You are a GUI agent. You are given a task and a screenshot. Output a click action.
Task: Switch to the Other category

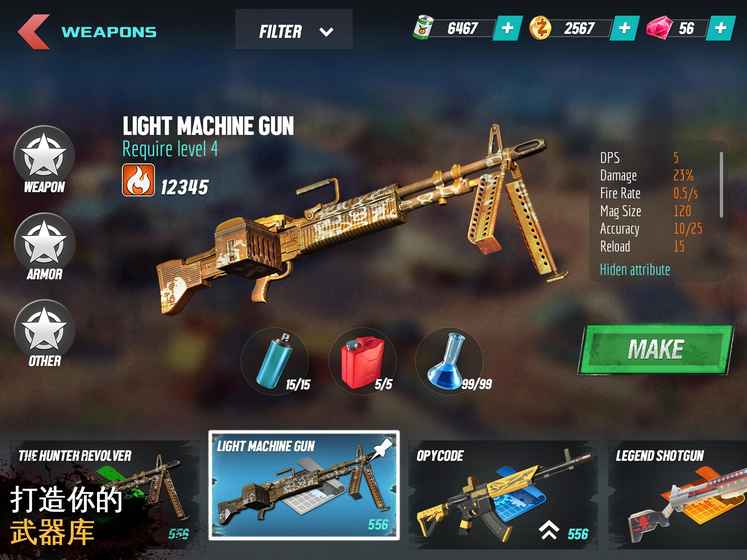44,333
